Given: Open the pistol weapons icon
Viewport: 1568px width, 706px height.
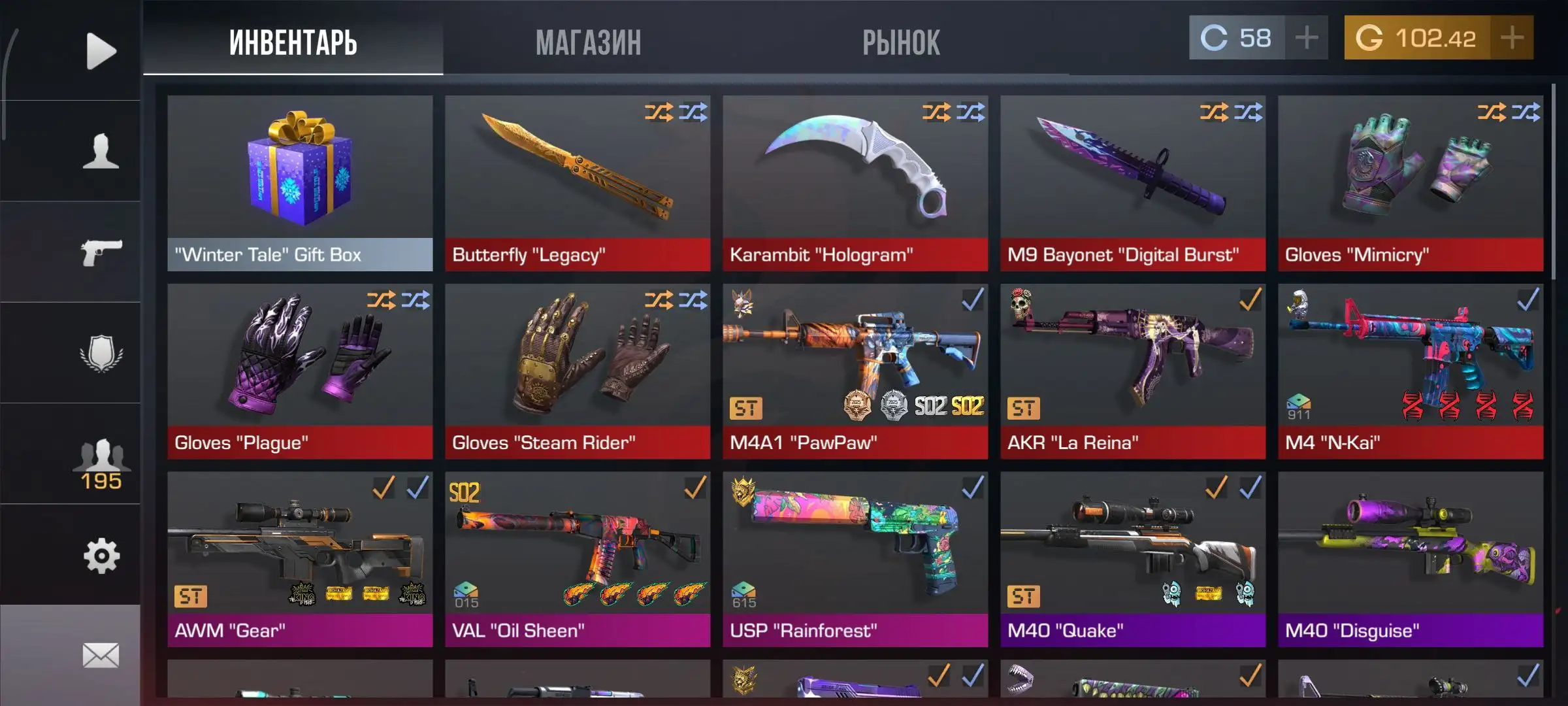Looking at the screenshot, I should [x=100, y=252].
